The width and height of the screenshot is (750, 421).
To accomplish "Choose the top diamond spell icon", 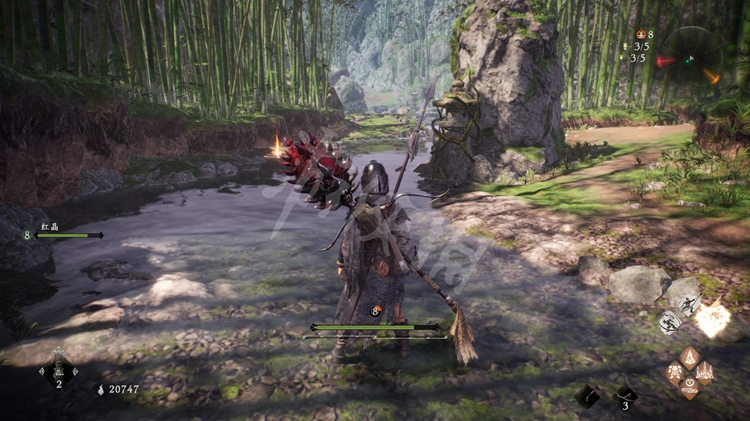I will pos(689,356).
